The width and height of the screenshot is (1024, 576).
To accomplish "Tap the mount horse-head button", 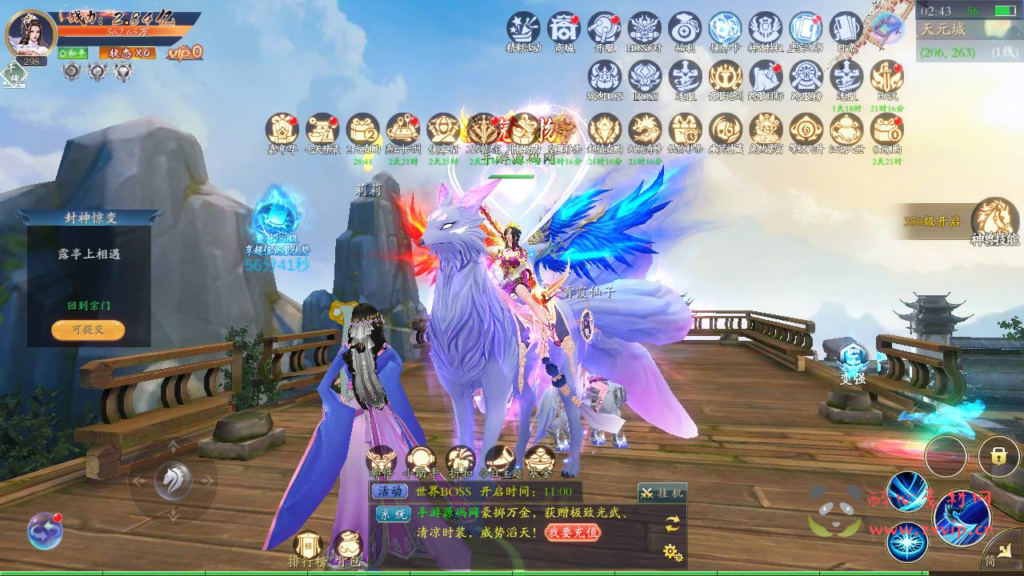I will point(172,481).
